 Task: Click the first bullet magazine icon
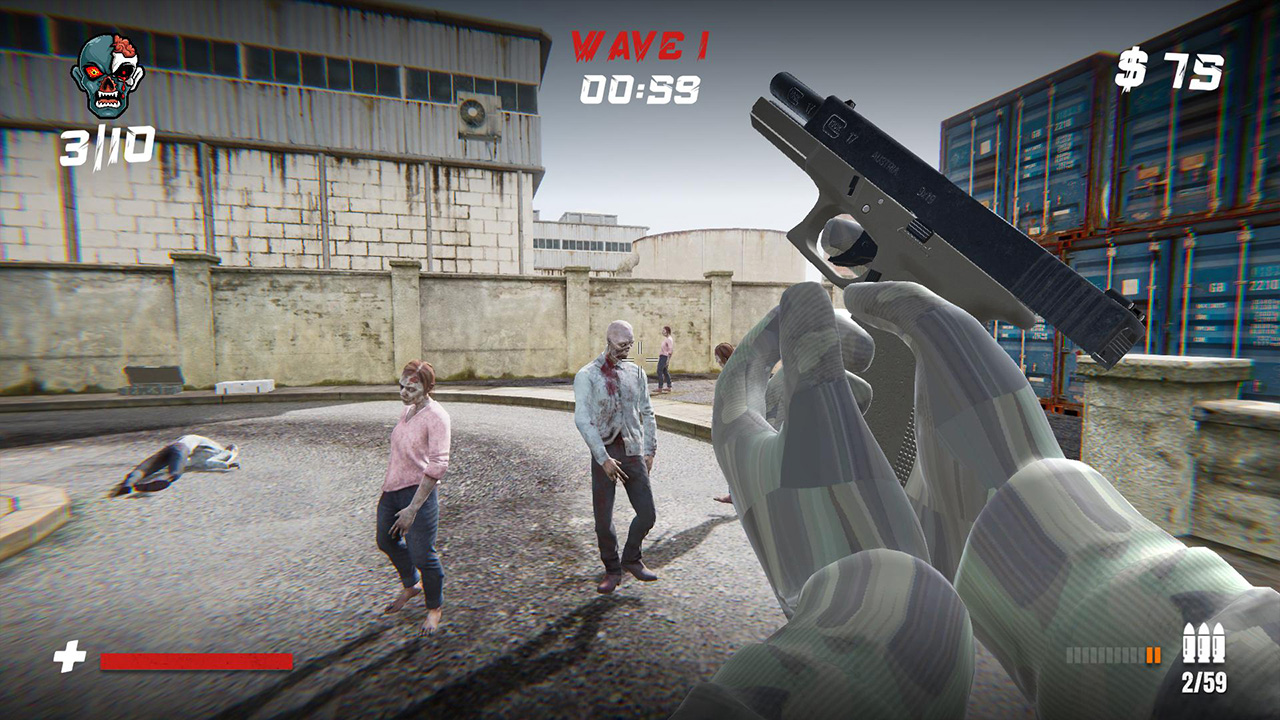click(1187, 642)
